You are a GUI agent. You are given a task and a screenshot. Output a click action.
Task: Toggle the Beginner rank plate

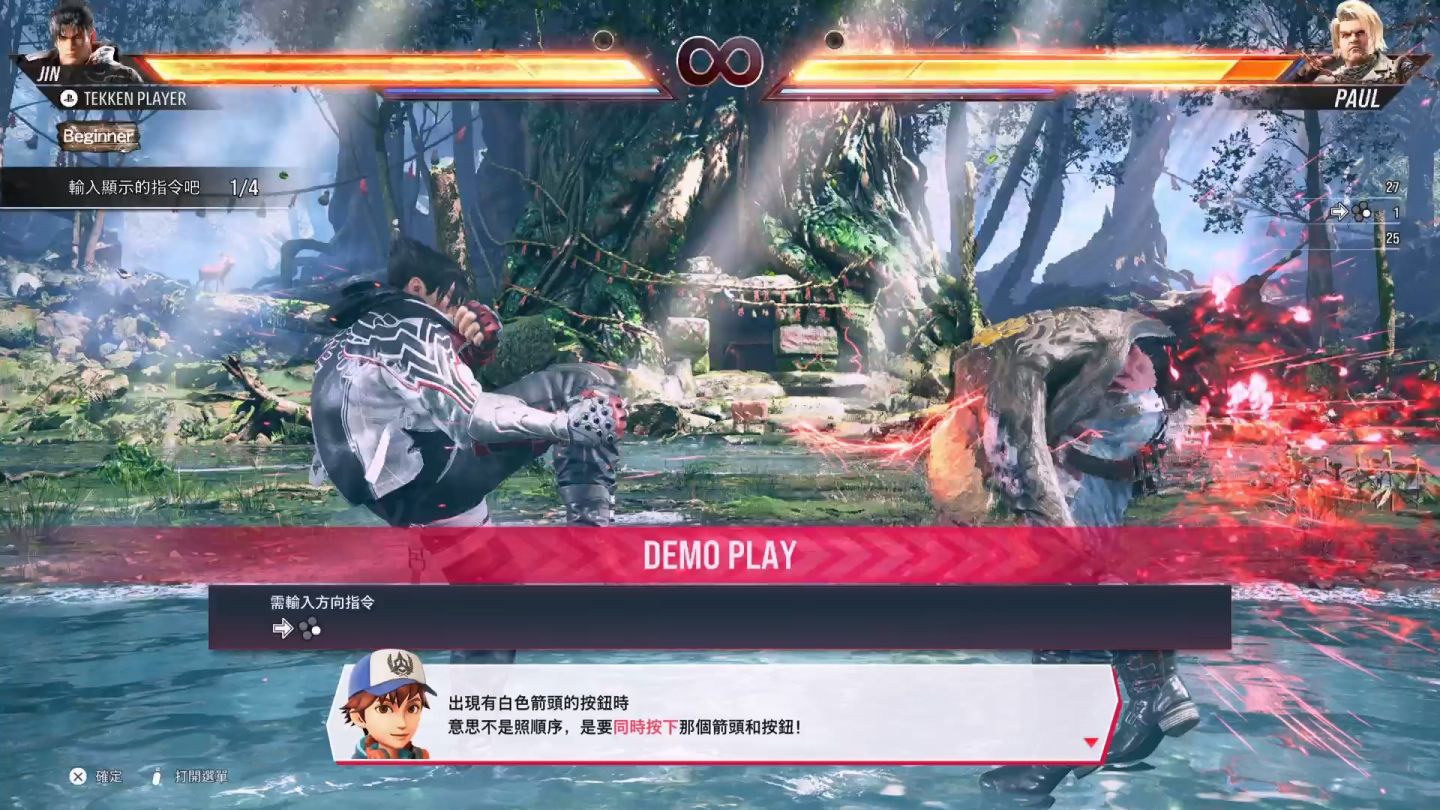(x=98, y=137)
